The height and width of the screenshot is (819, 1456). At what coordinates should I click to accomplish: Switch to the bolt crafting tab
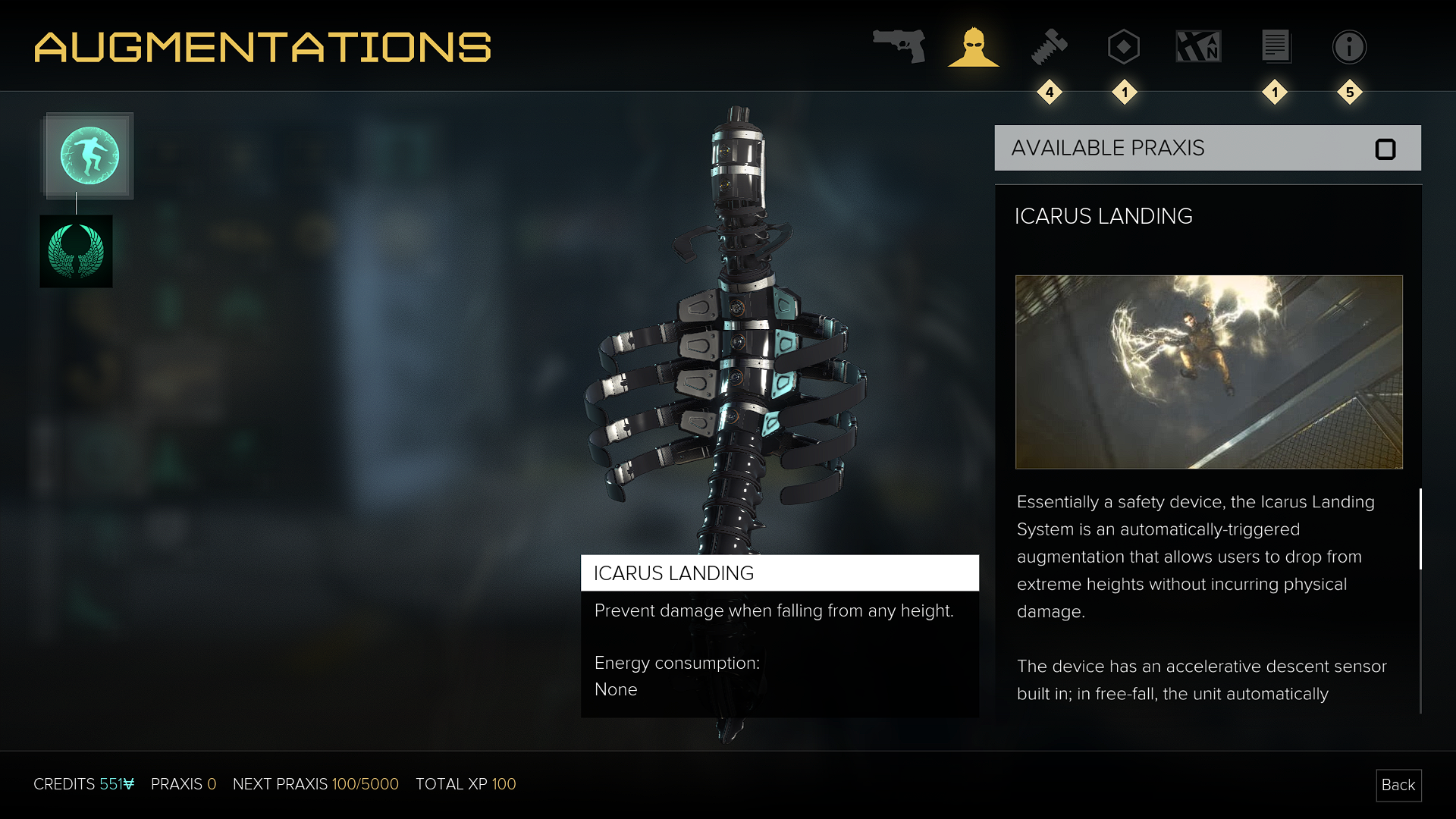pos(1050,47)
